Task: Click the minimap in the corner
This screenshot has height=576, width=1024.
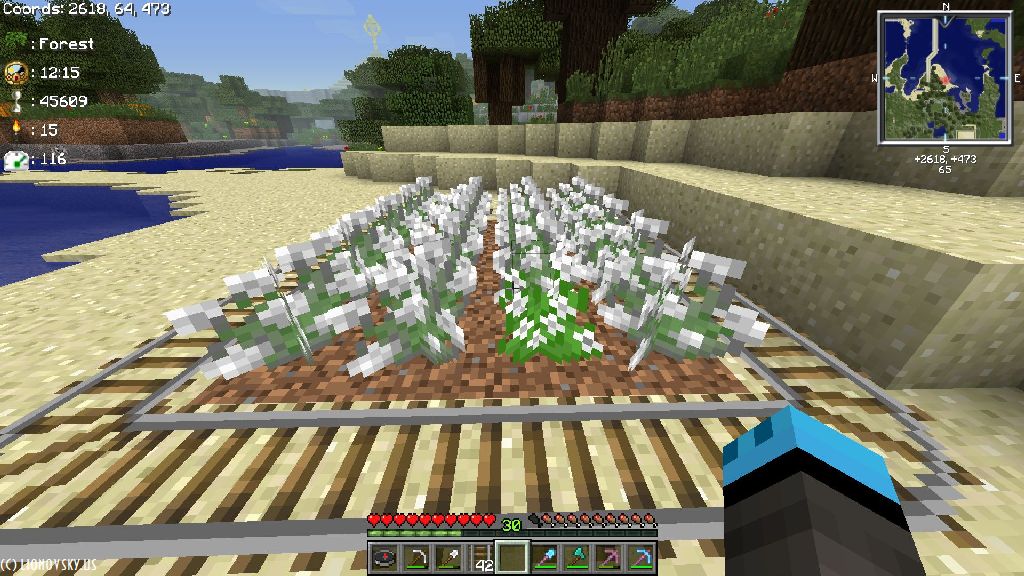Action: [945, 77]
